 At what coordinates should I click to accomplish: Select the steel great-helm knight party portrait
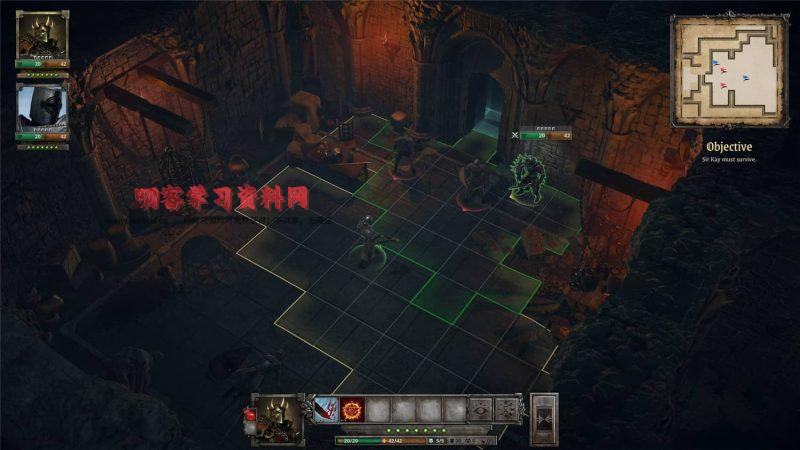point(42,107)
